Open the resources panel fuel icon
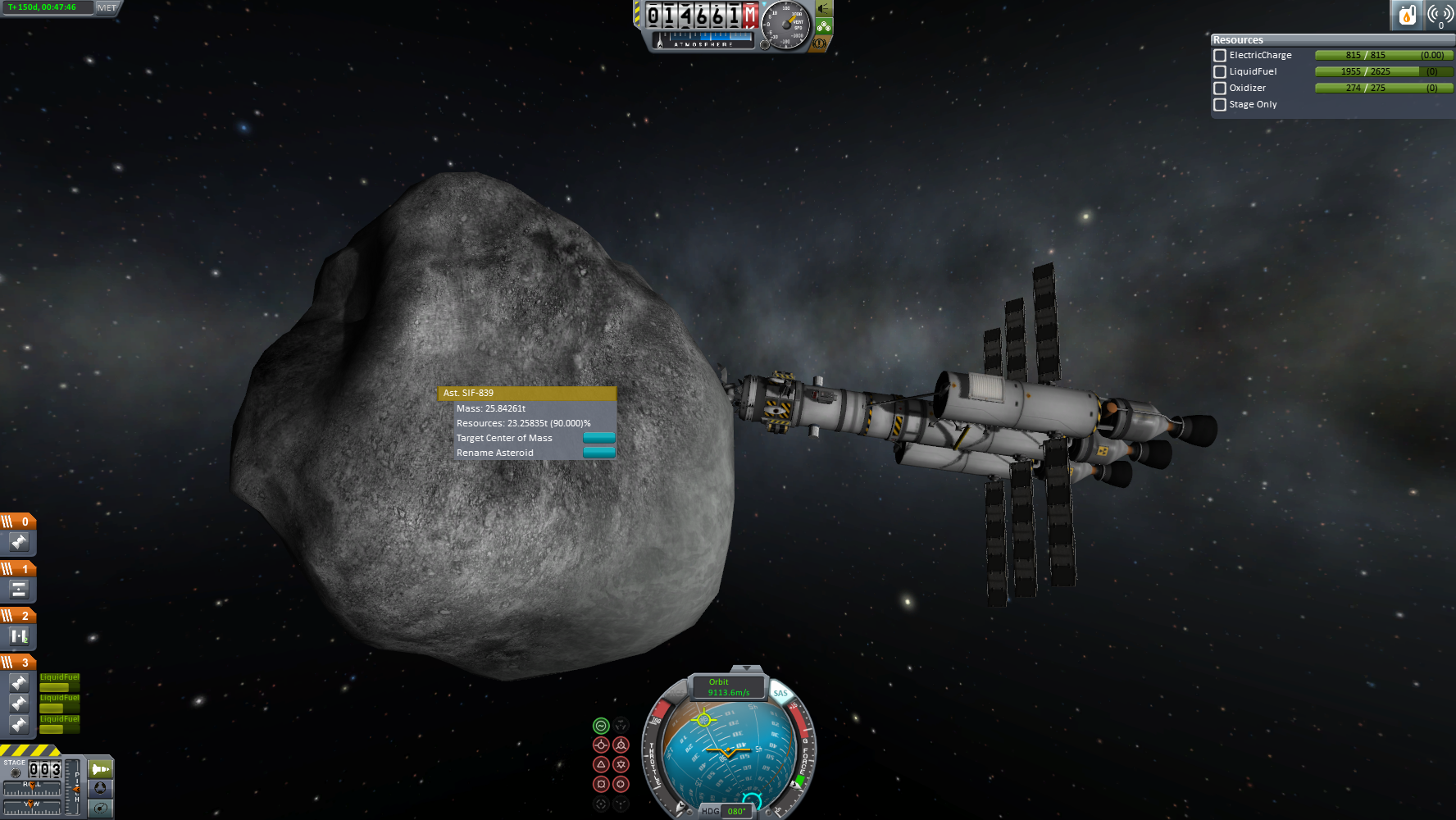 (x=1407, y=15)
